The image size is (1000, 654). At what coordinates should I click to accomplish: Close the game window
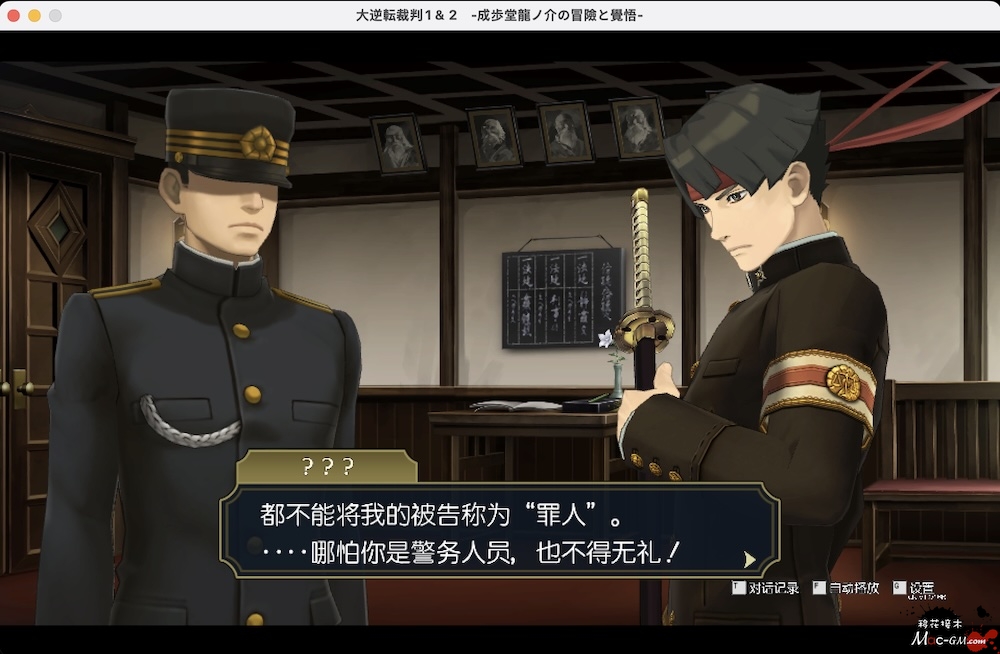(13, 16)
